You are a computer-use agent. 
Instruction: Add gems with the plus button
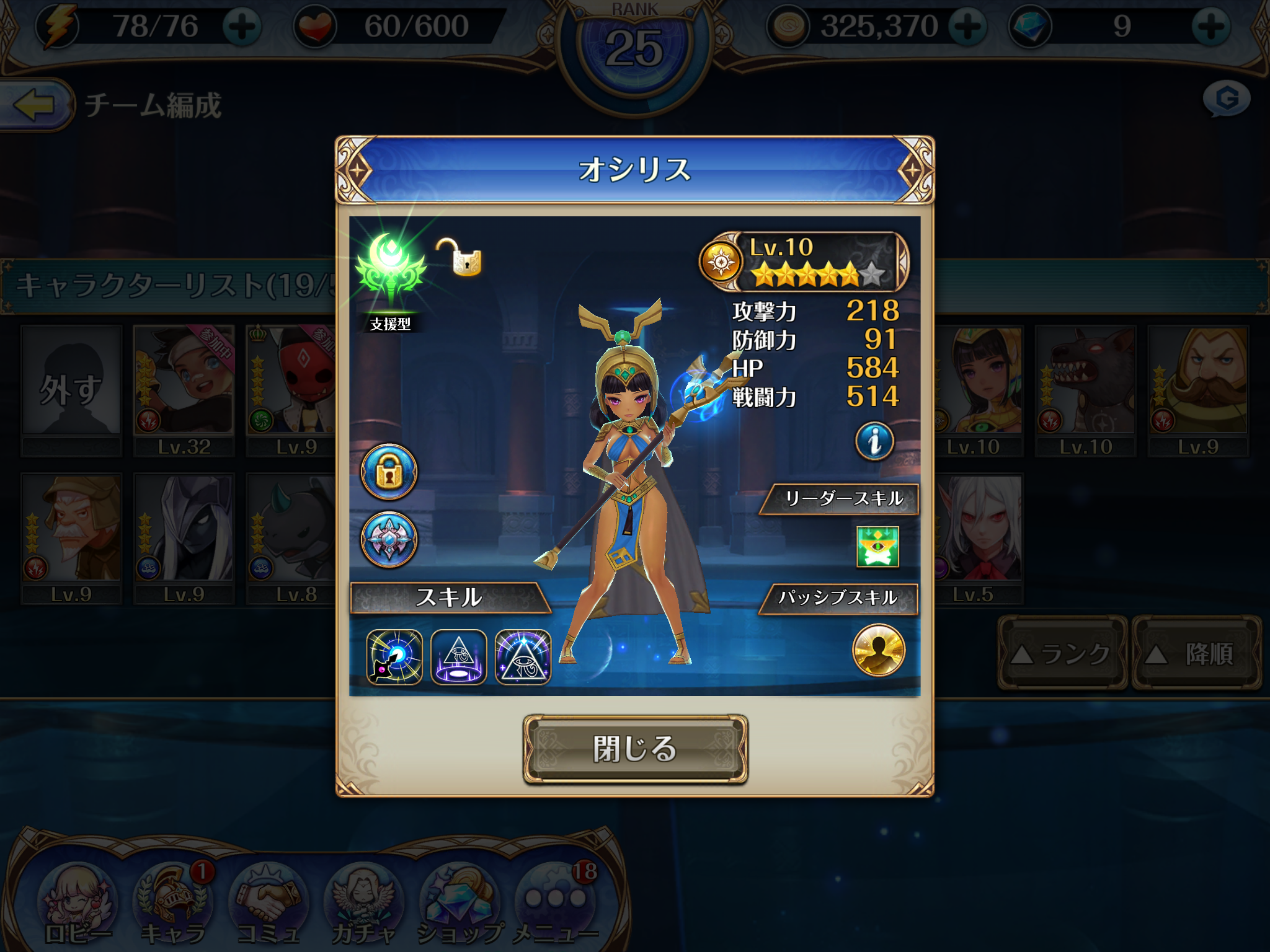point(1211,27)
